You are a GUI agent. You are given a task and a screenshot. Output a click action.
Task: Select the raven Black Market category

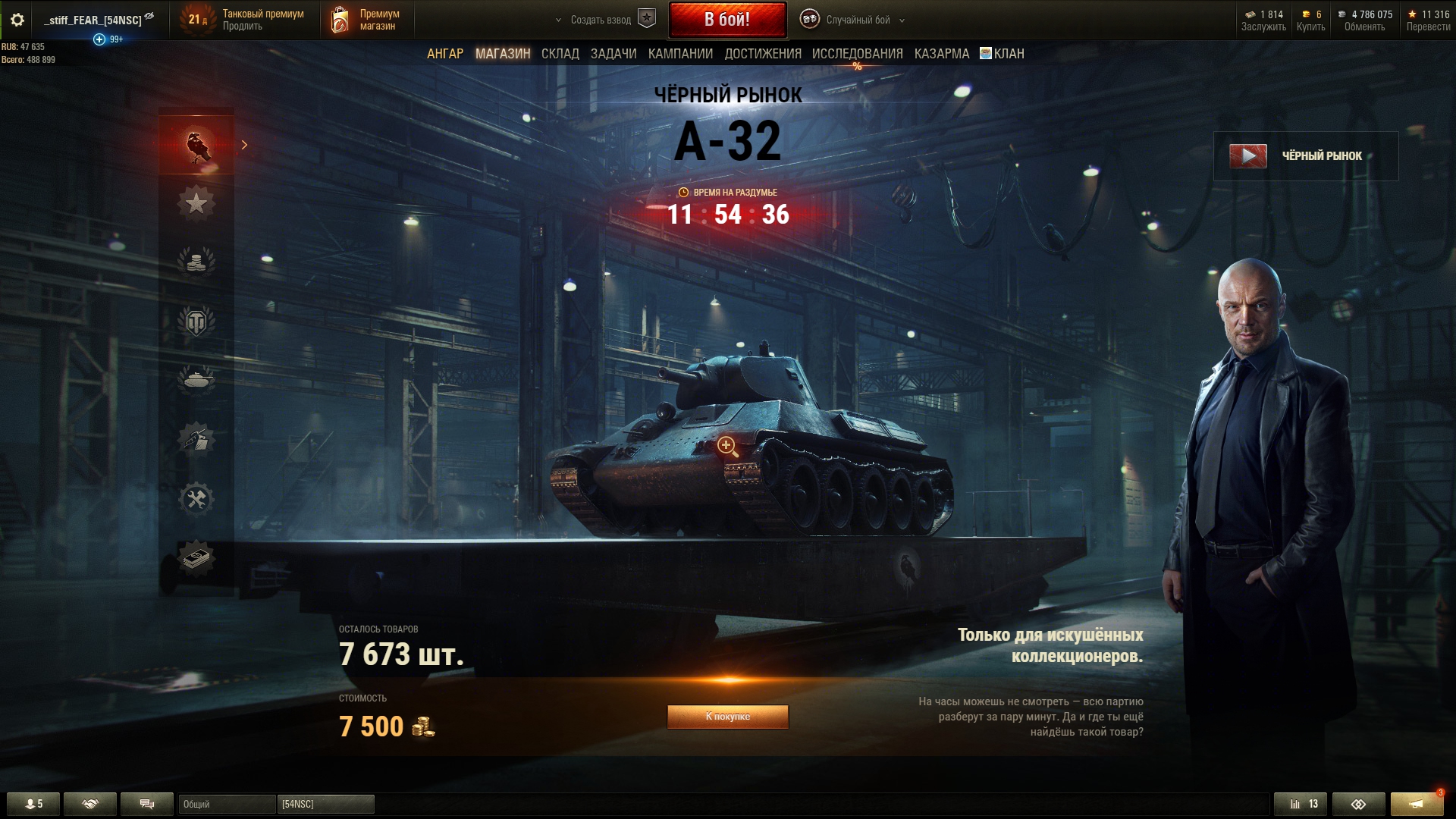pos(196,145)
